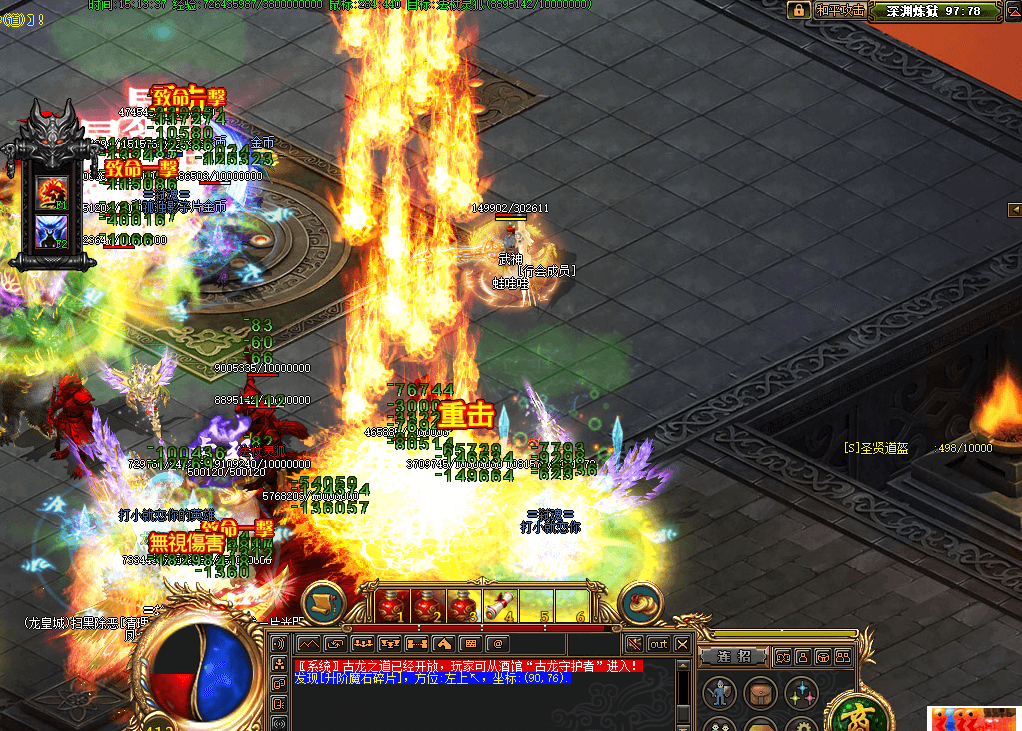This screenshot has width=1022, height=731.
Task: Use the red potion in slot 3
Action: [x=464, y=606]
